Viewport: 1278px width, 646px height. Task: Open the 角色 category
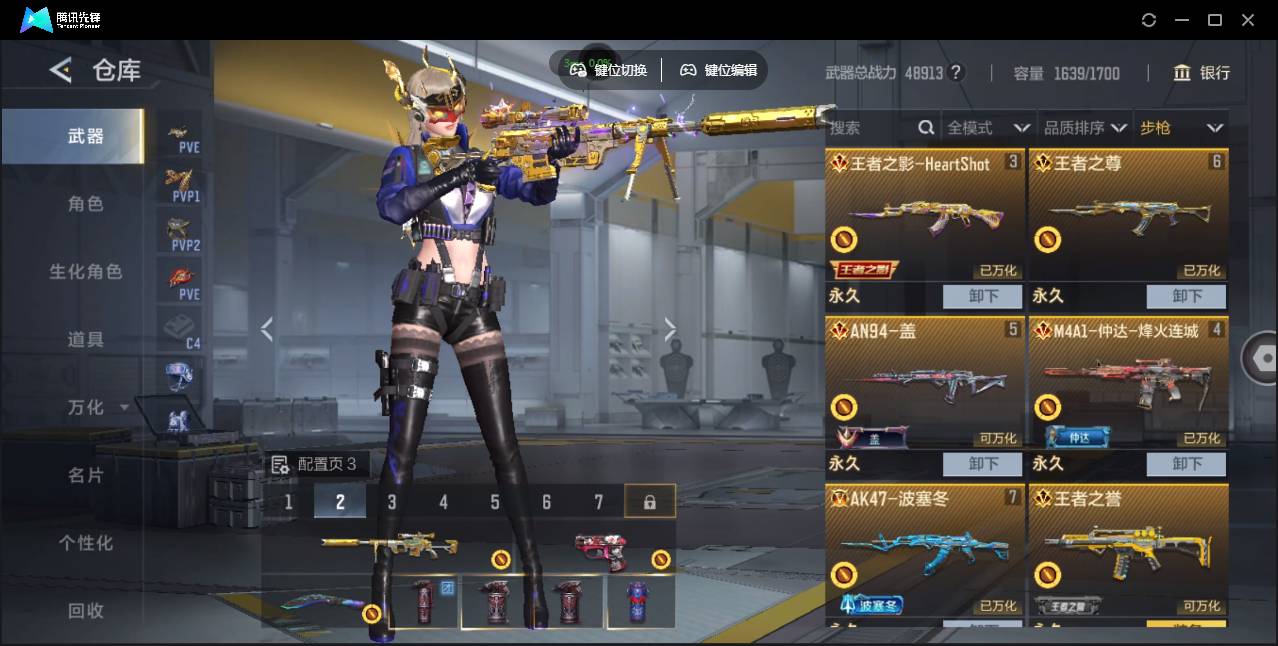point(85,204)
